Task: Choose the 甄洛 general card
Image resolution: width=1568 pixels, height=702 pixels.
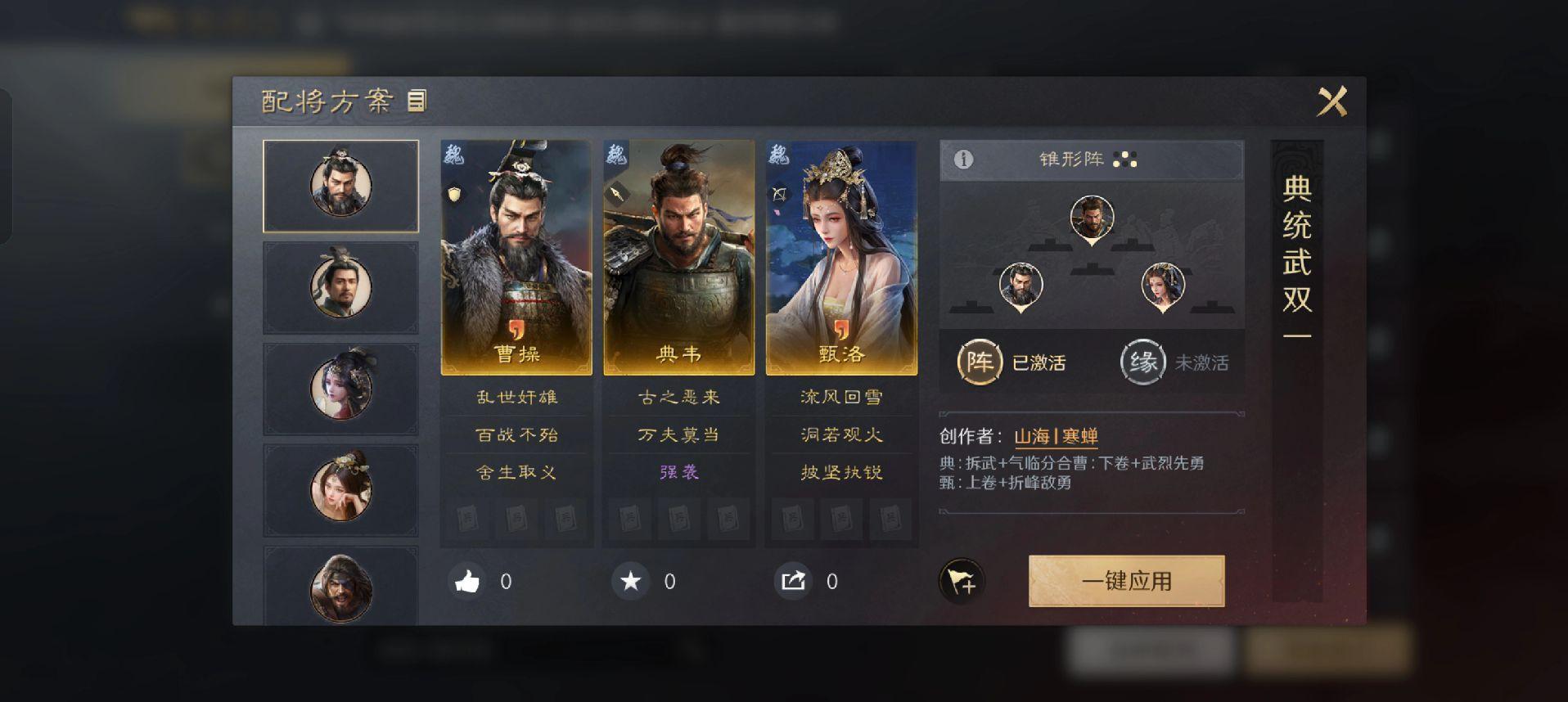Action: coord(841,258)
